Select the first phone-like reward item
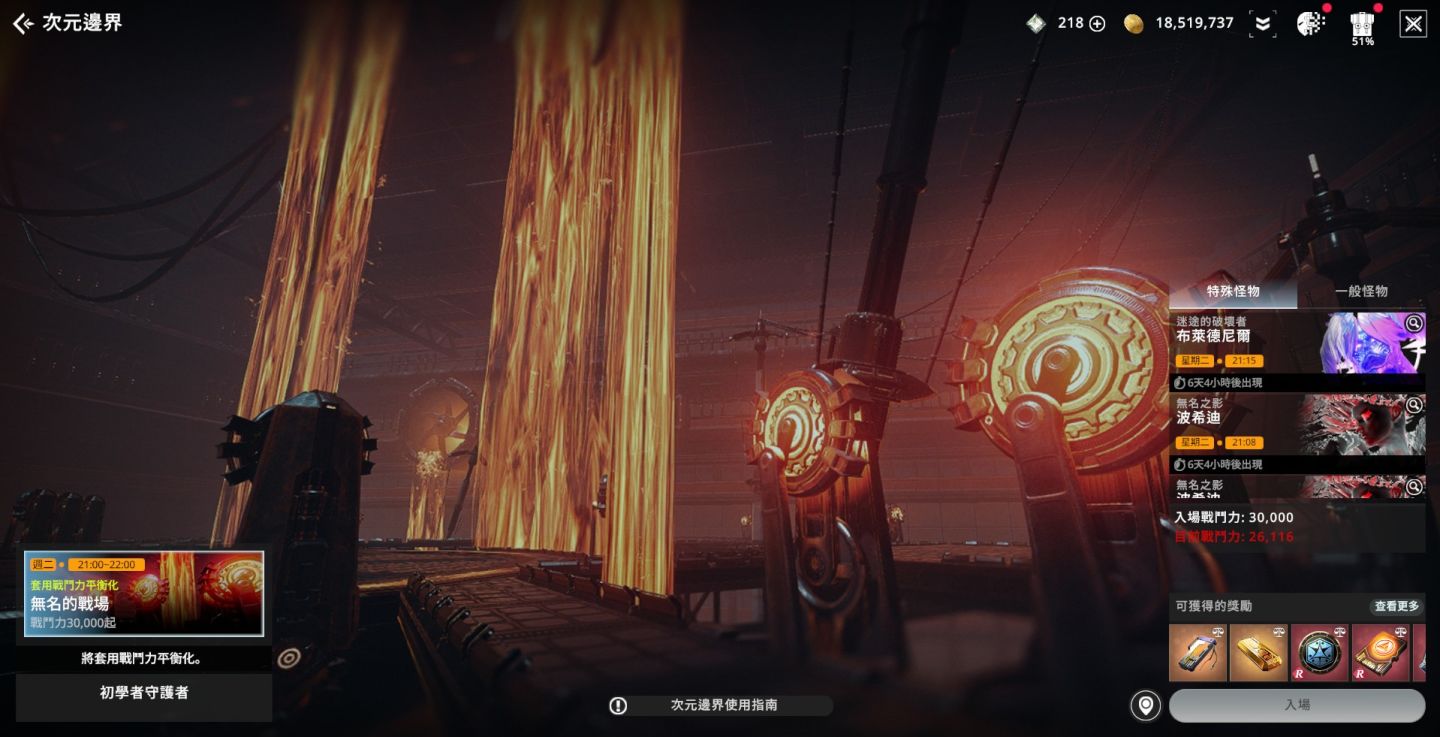This screenshot has width=1440, height=737. tap(1197, 653)
